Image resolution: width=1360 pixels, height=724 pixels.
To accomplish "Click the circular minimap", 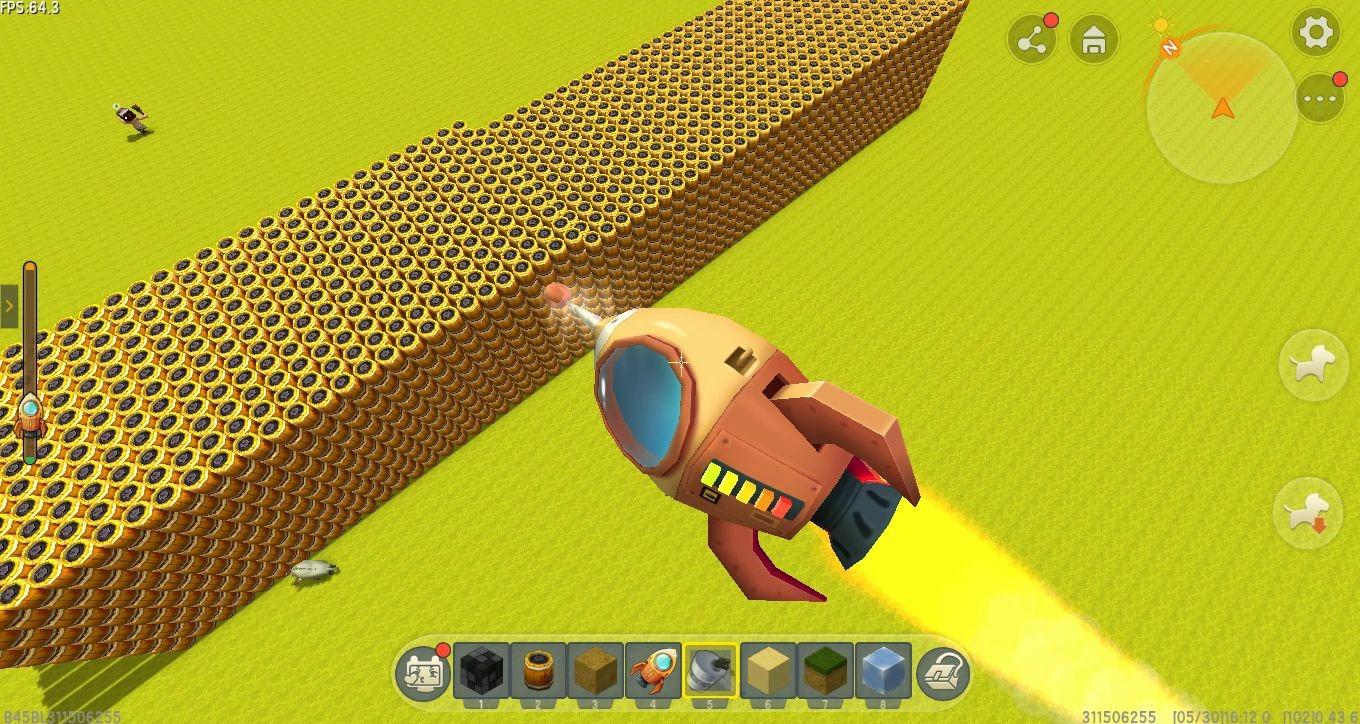I will pyautogui.click(x=1221, y=108).
